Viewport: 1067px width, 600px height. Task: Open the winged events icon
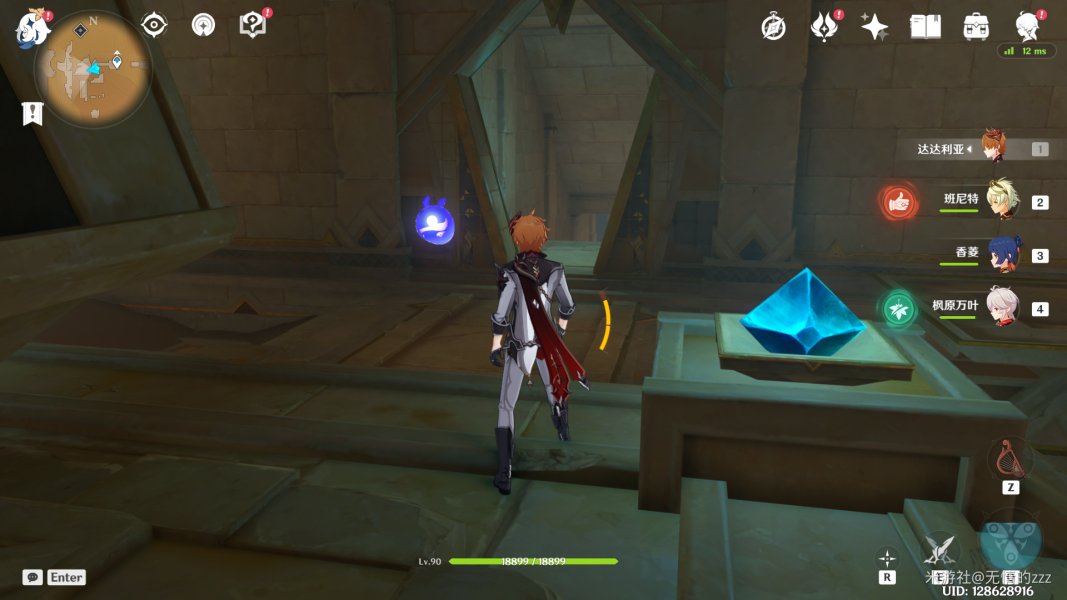(824, 27)
